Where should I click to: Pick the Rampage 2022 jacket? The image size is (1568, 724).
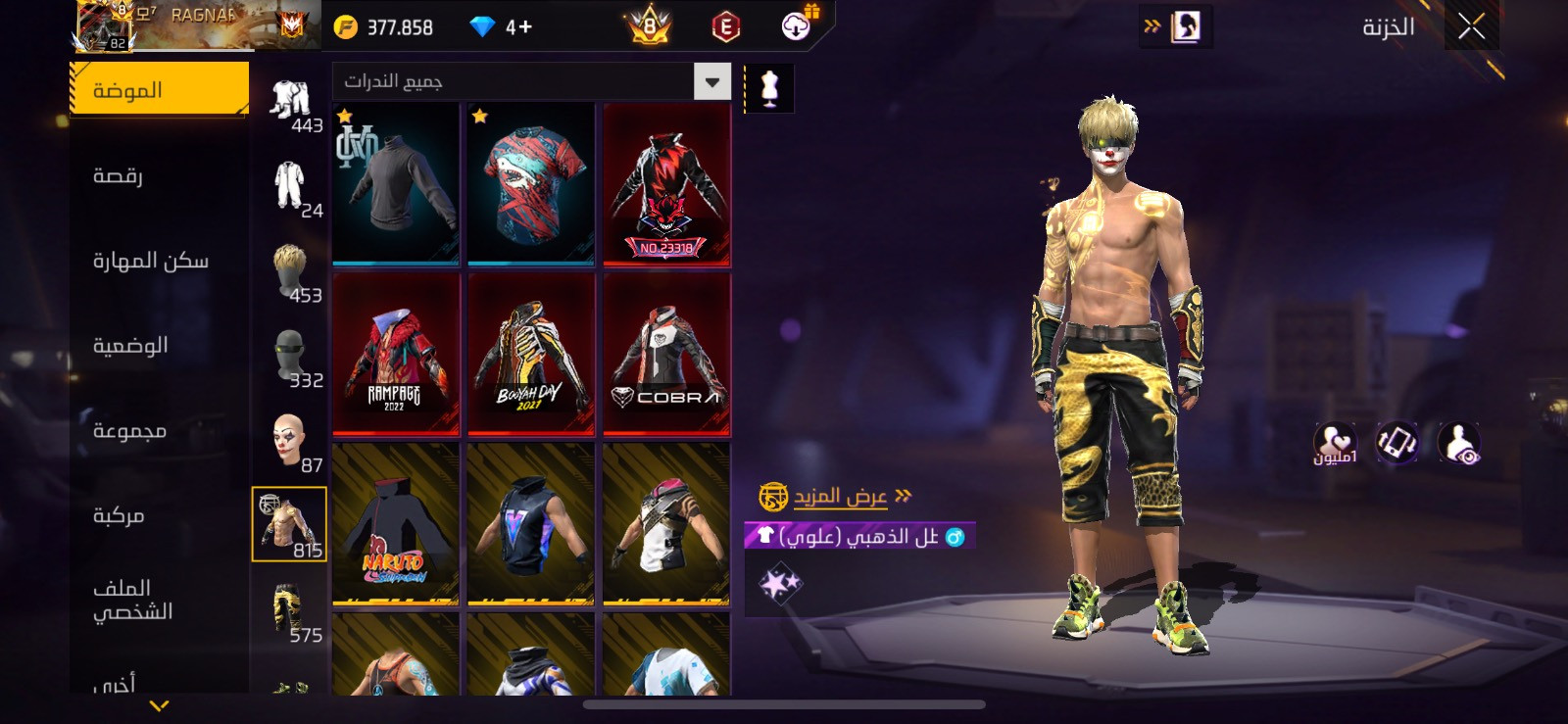tap(396, 354)
